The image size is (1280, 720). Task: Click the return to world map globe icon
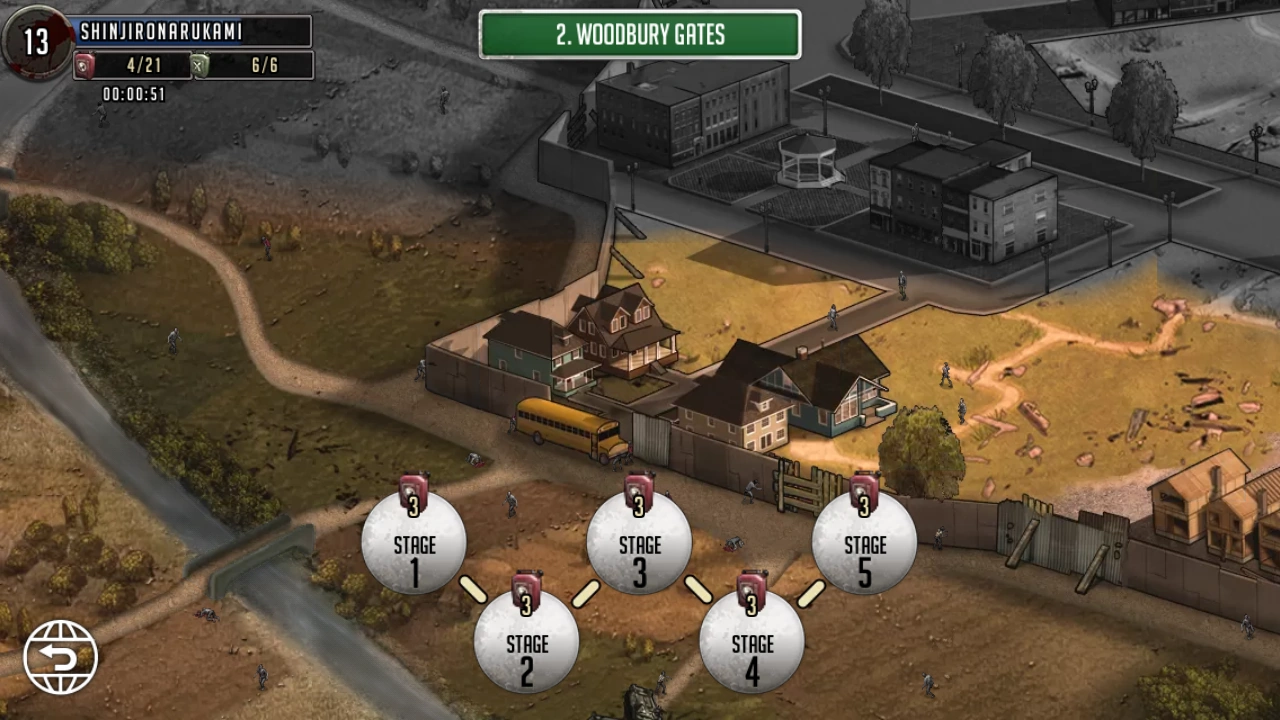click(x=60, y=655)
